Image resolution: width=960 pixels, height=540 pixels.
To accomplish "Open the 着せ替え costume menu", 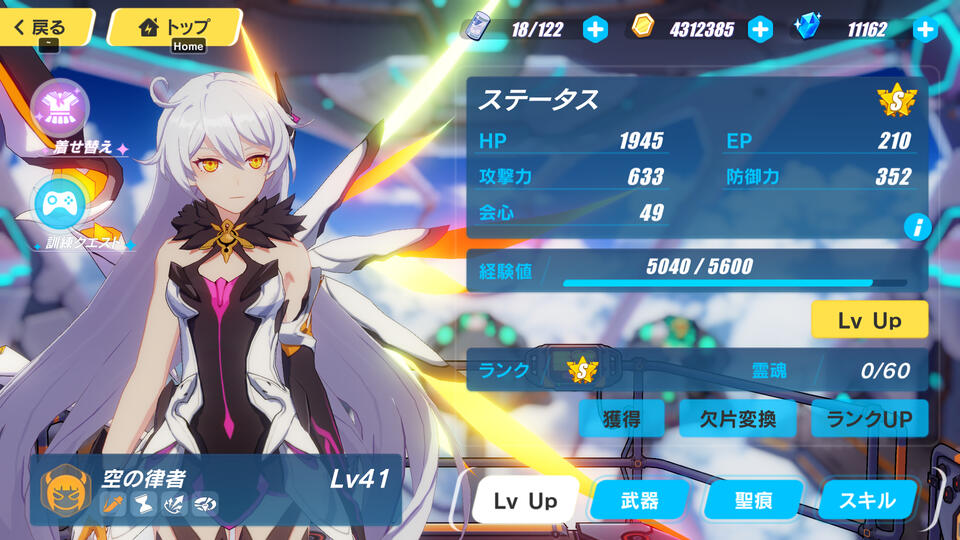I will (x=60, y=108).
